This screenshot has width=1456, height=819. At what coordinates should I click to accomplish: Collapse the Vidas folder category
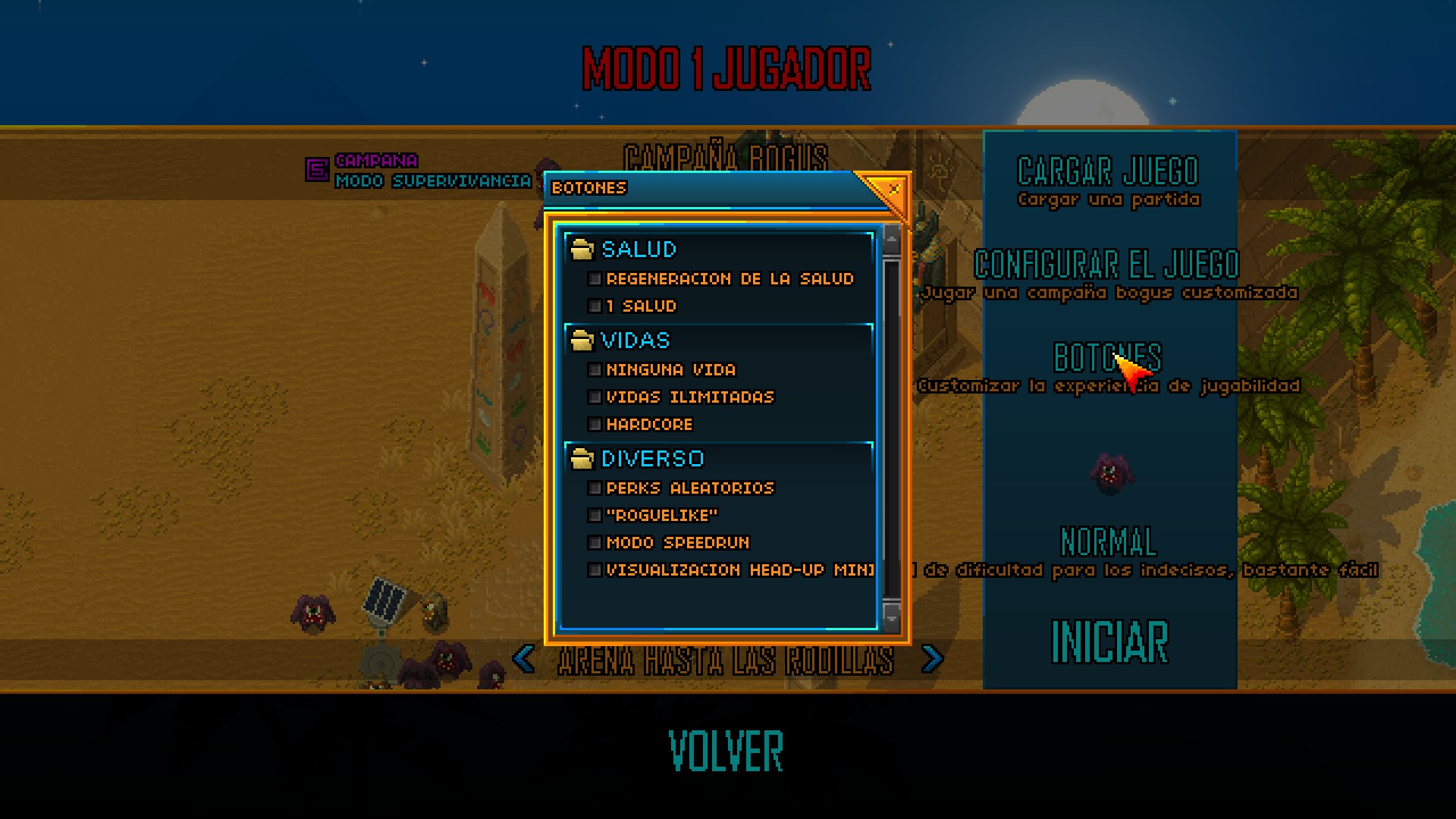[x=582, y=340]
